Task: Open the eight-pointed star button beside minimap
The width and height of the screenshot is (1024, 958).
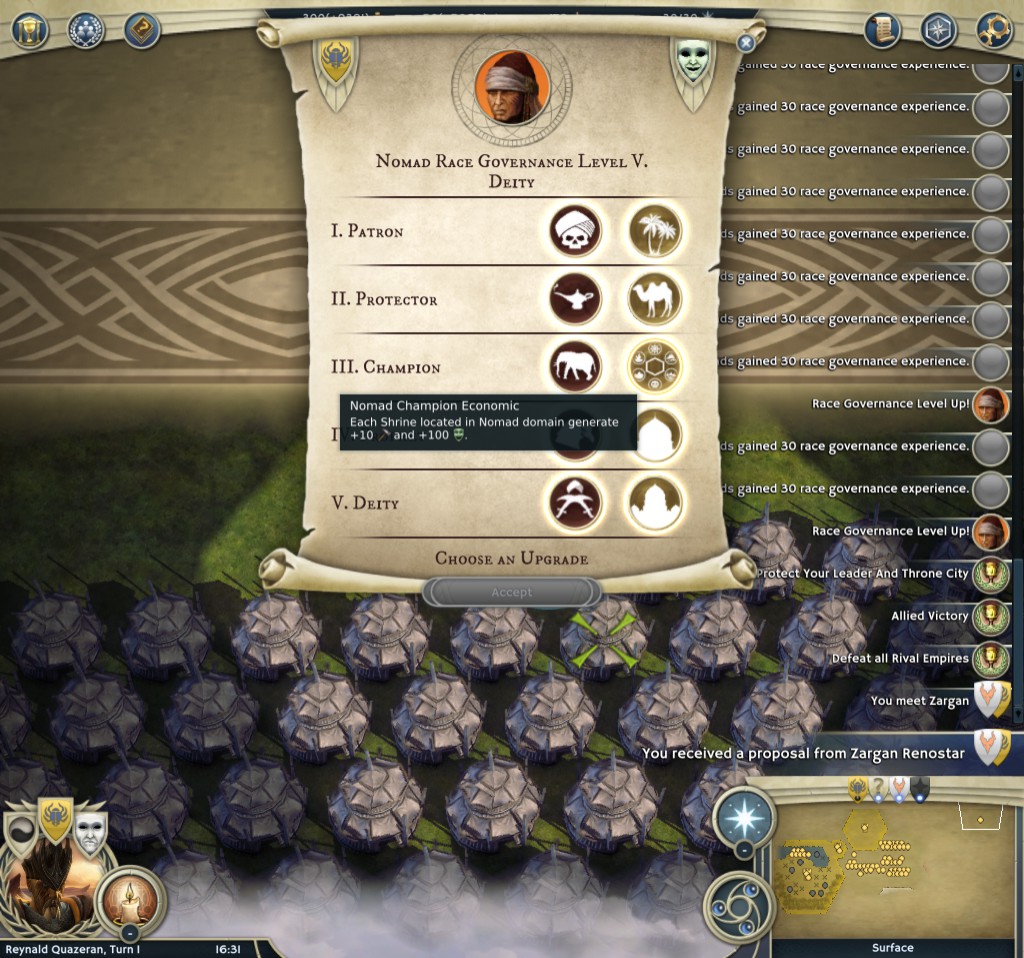Action: pos(743,816)
